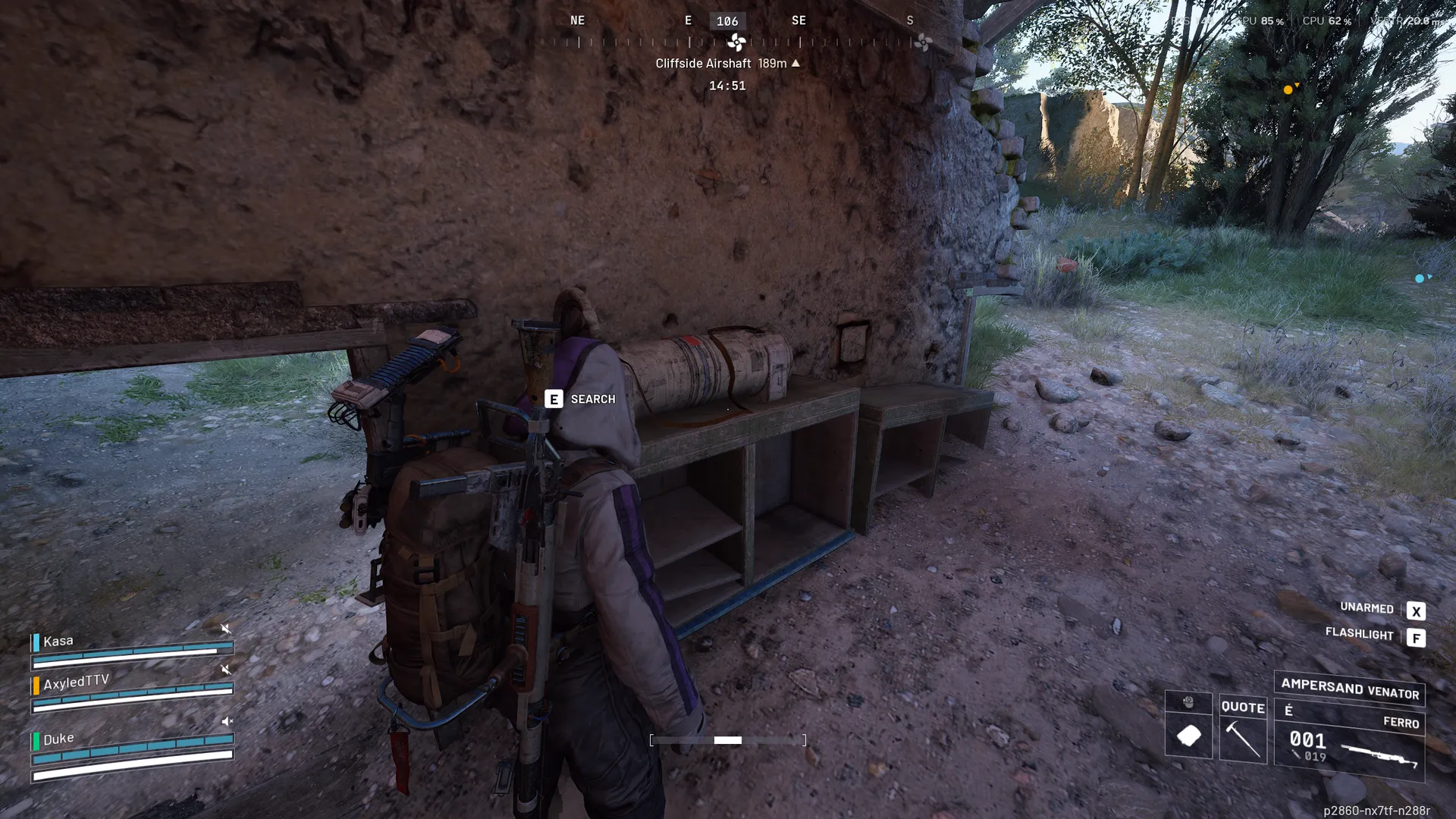Click the pinwheel objective marker under the heading
The image size is (1456, 819).
[x=736, y=42]
